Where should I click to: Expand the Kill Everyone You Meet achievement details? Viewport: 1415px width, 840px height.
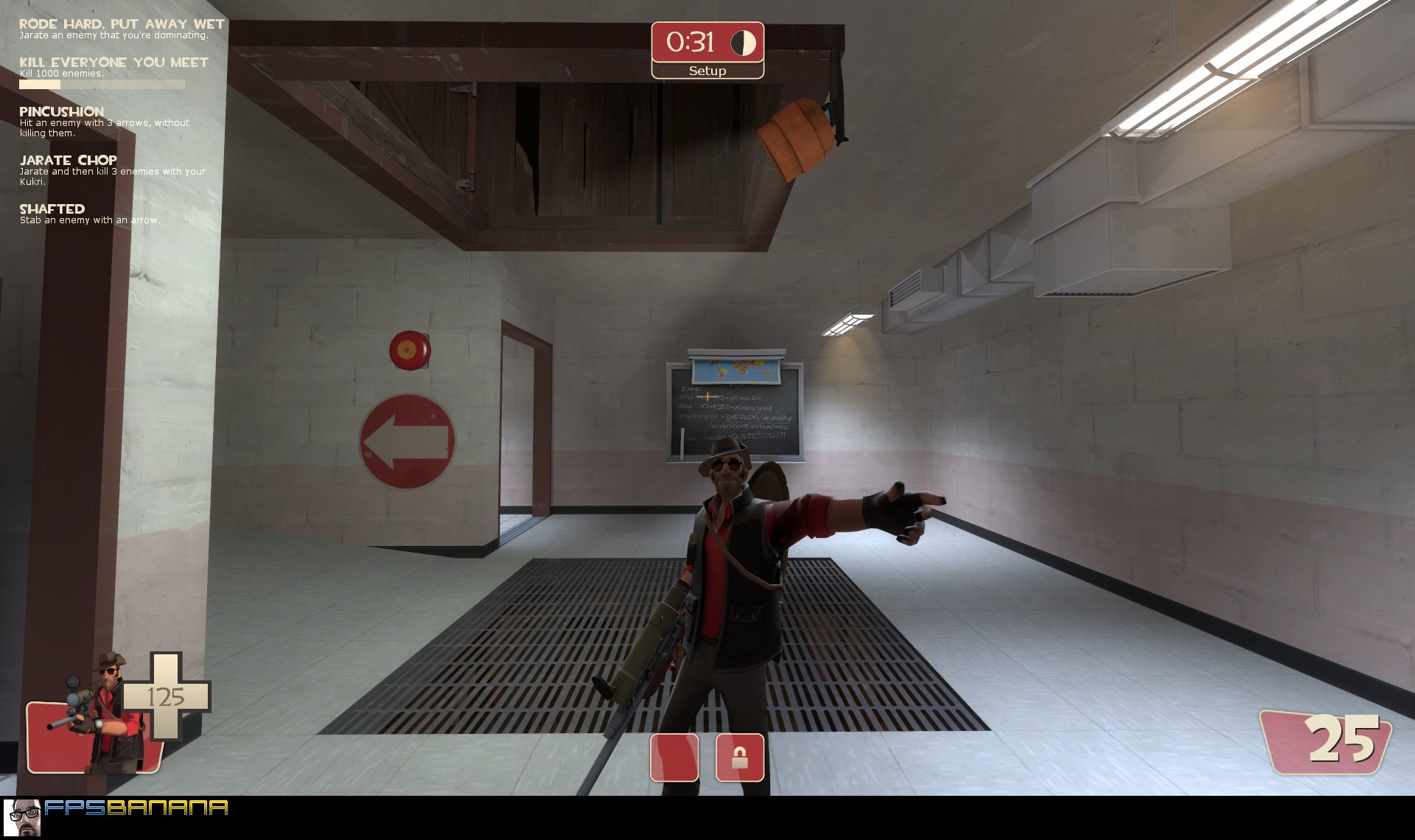pyautogui.click(x=113, y=63)
